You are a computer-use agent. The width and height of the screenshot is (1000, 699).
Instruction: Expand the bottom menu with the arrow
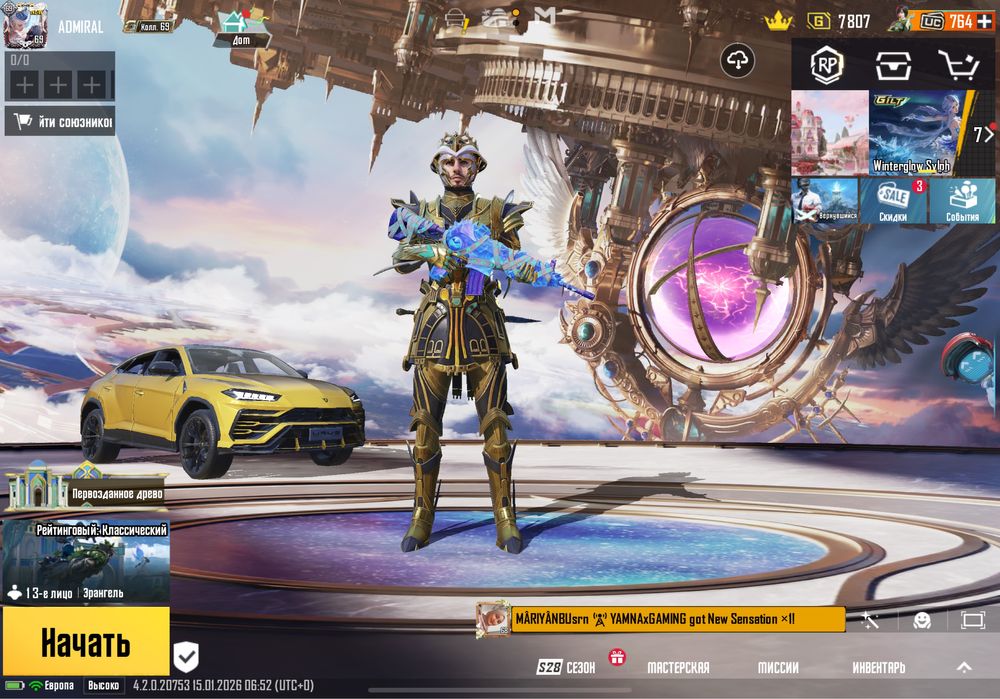click(x=964, y=667)
